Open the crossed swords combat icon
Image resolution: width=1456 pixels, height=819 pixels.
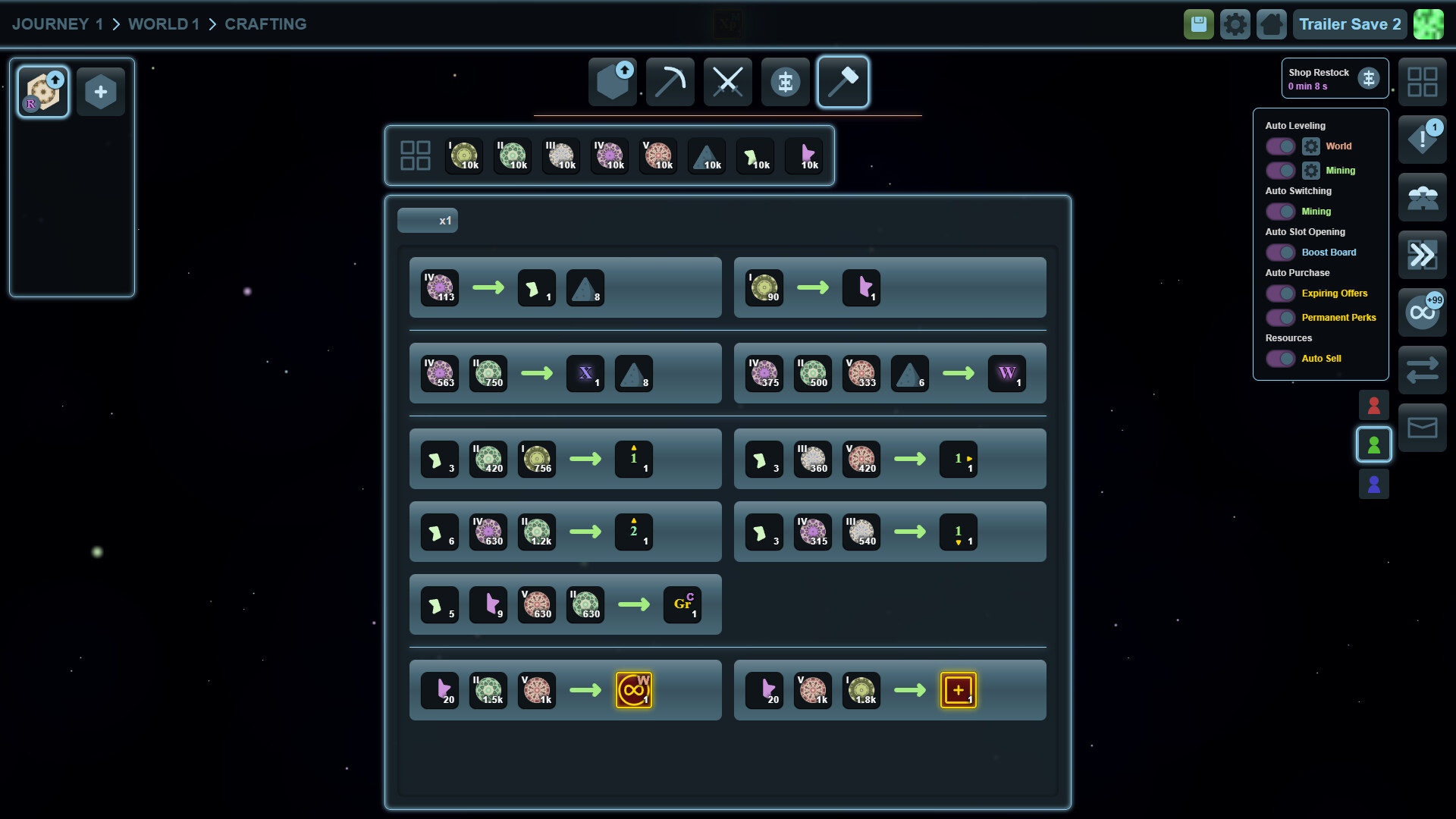pyautogui.click(x=728, y=81)
